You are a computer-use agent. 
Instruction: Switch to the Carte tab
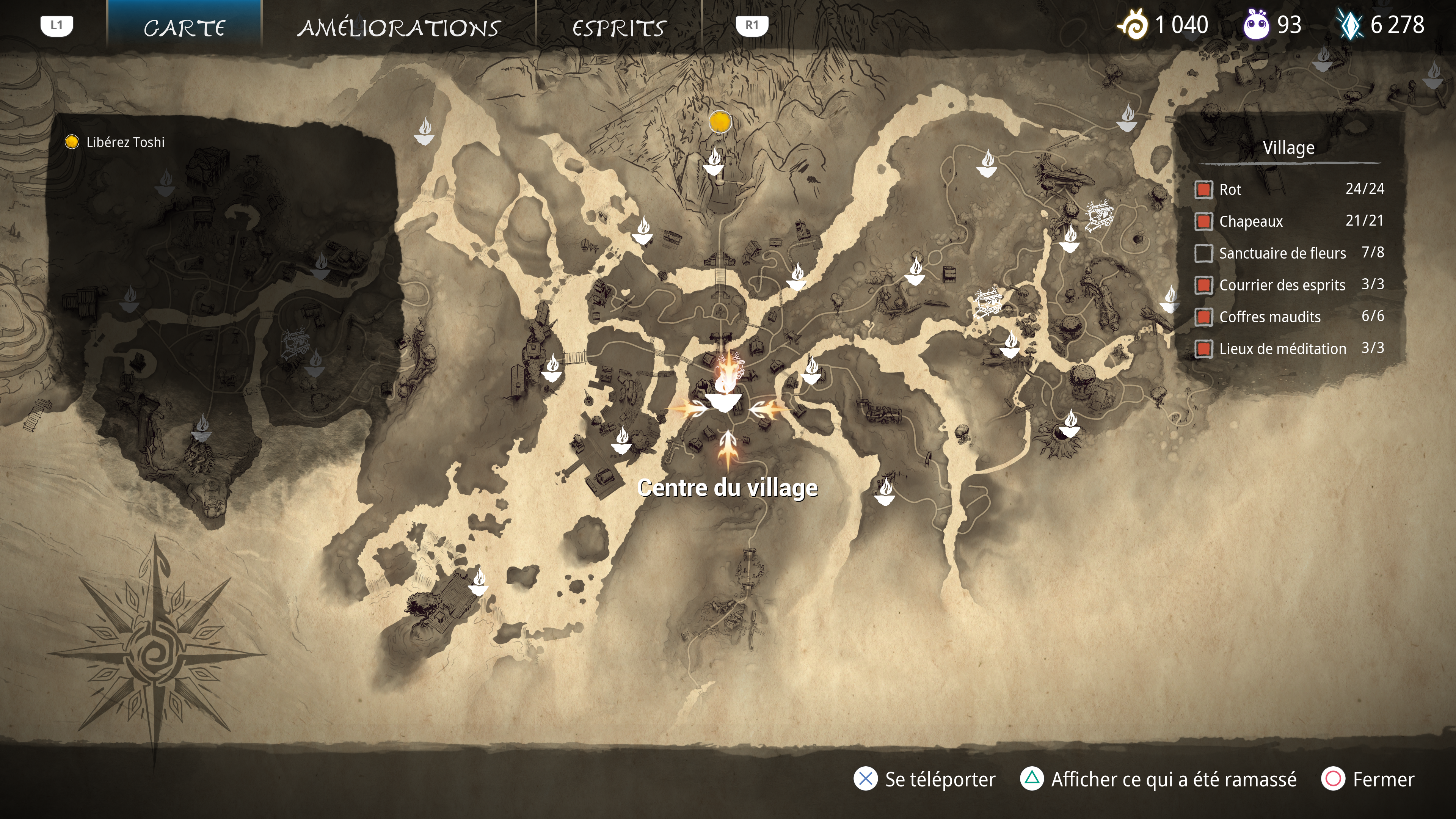[184, 27]
